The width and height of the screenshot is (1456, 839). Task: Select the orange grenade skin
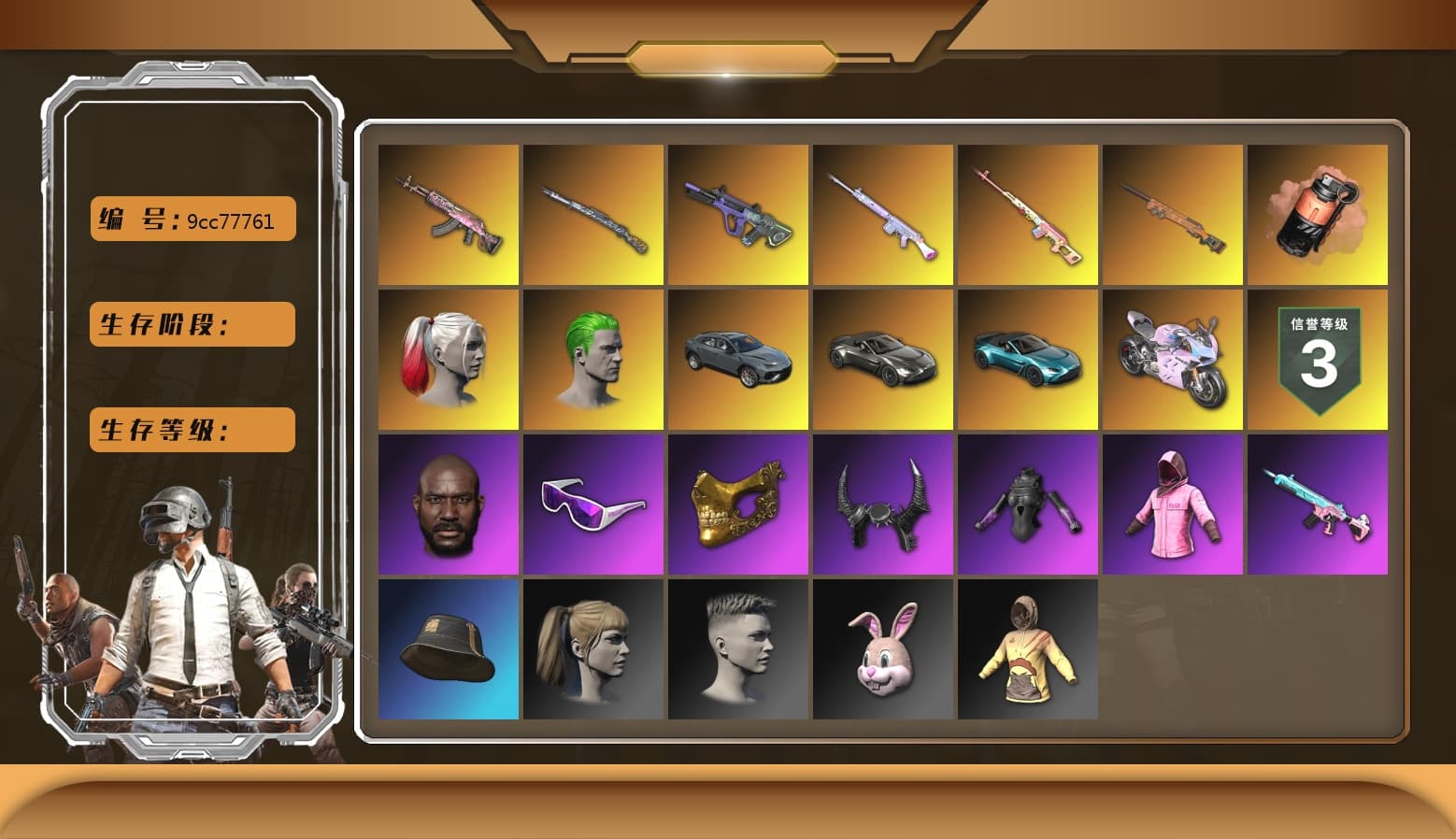(x=1318, y=215)
